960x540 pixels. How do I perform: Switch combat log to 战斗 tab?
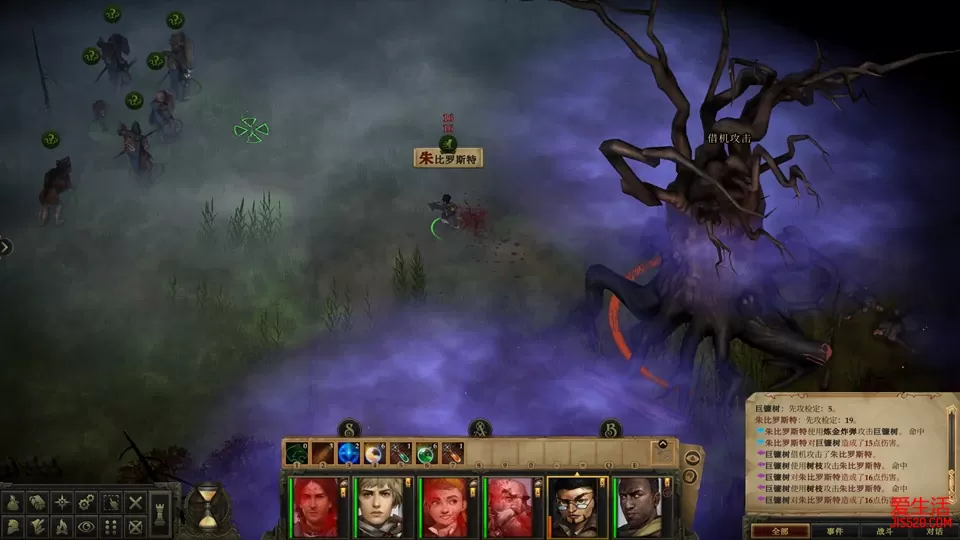pyautogui.click(x=884, y=531)
